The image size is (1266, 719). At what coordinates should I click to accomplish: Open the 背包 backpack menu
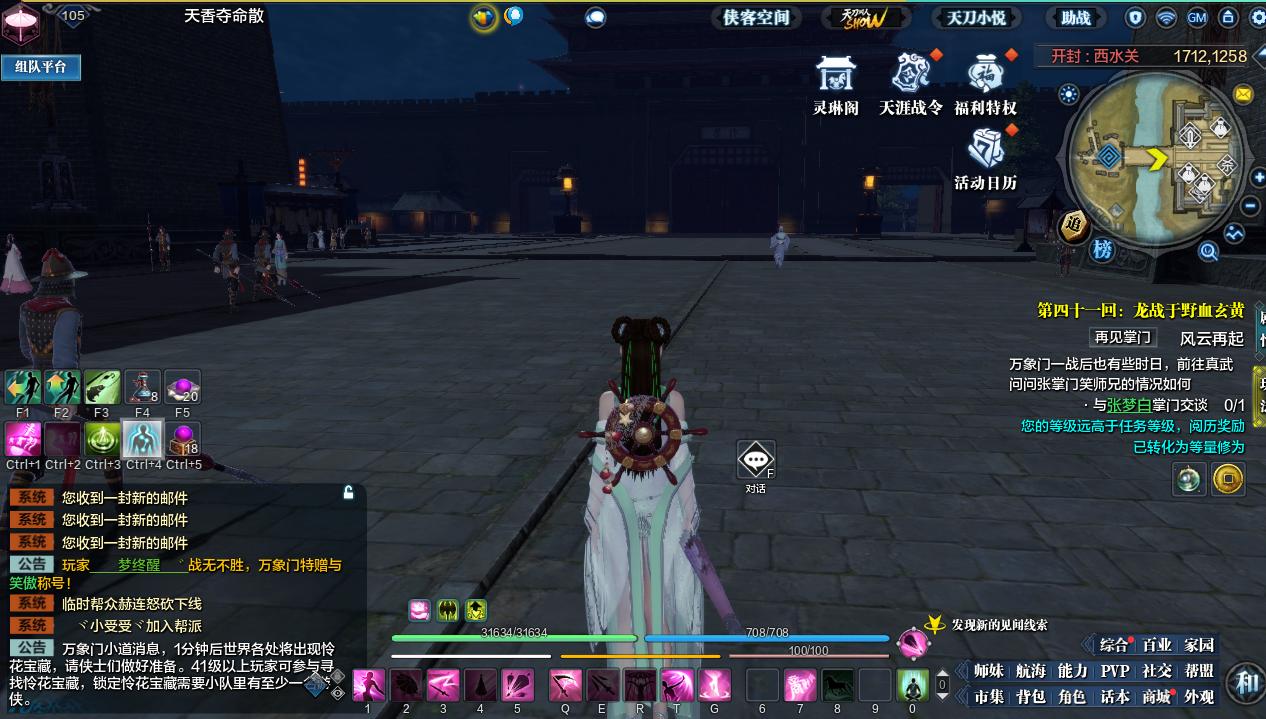1030,697
